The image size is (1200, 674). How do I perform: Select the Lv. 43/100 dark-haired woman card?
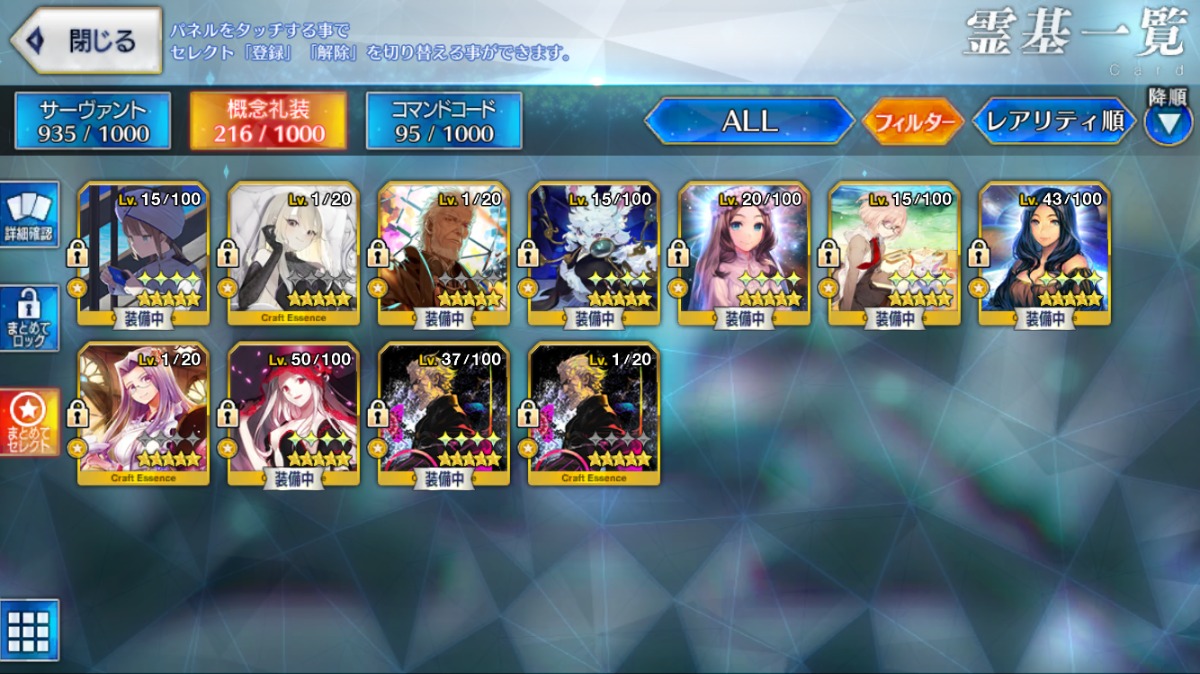point(1044,254)
